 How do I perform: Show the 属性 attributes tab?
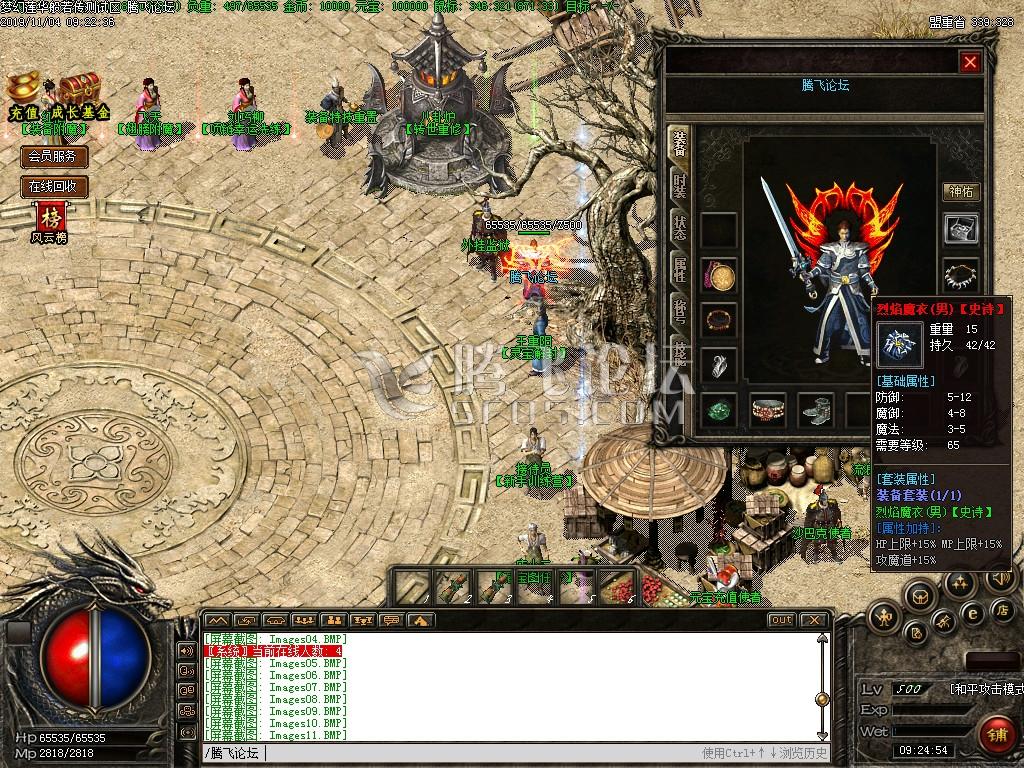[680, 268]
